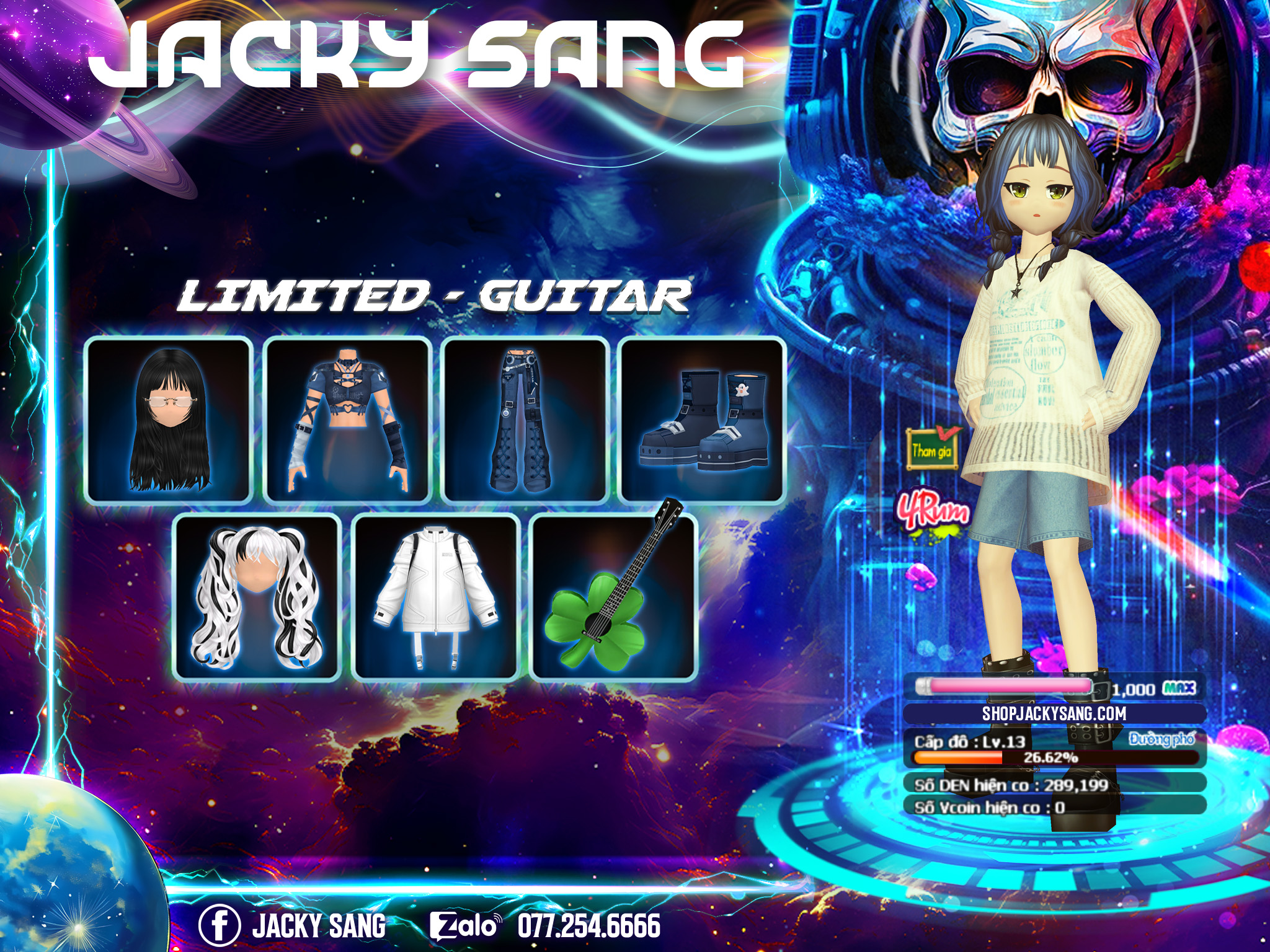Viewport: 1270px width, 952px height.
Task: Pick the navy ghost platform boots tile
Action: pos(702,420)
